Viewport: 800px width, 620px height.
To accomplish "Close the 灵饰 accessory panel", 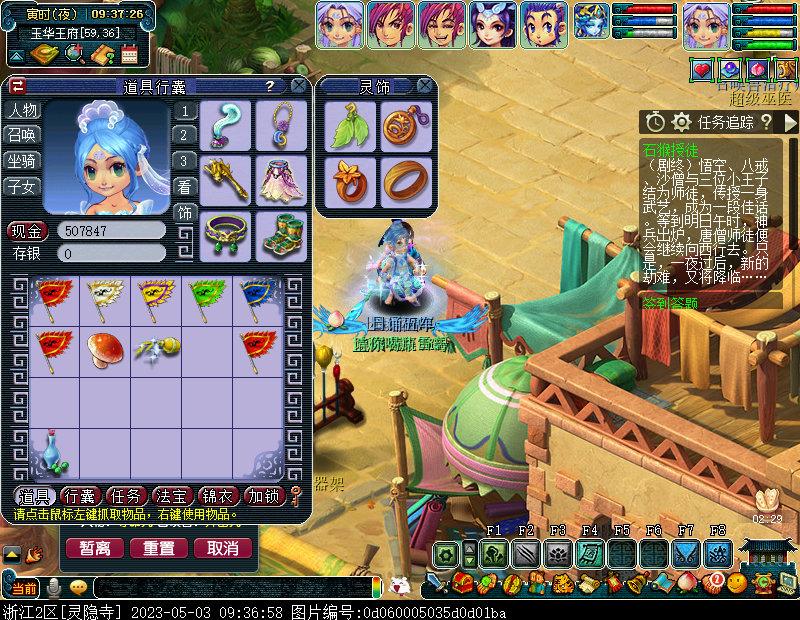I will pos(425,86).
